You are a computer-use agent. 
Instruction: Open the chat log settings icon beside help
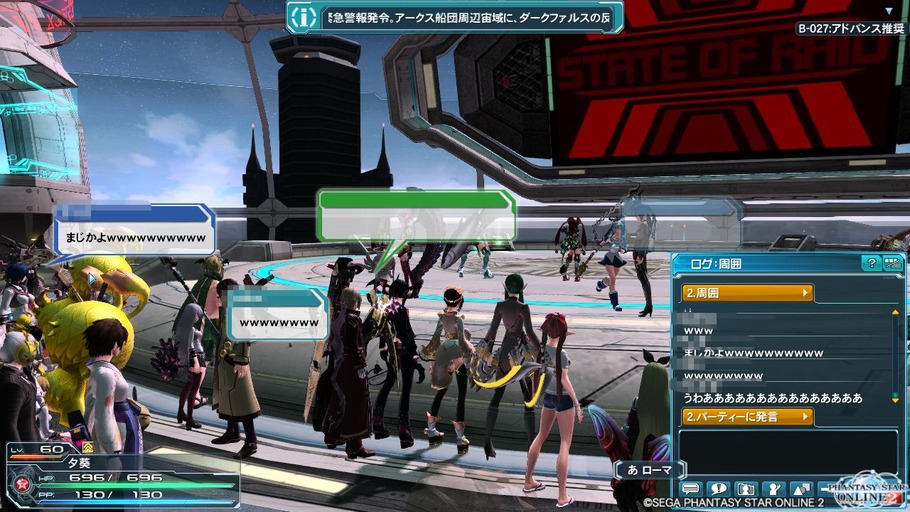tap(893, 263)
